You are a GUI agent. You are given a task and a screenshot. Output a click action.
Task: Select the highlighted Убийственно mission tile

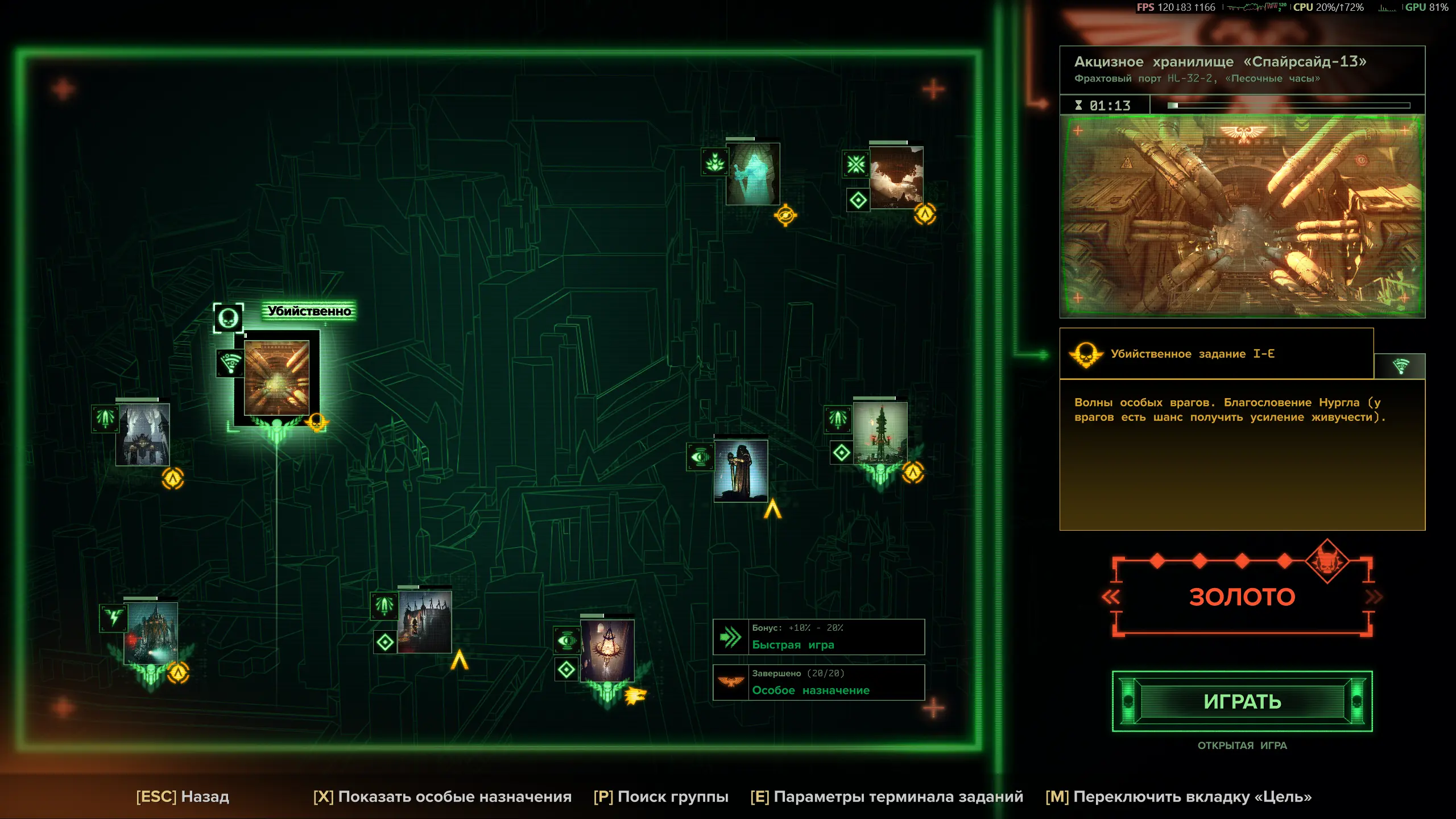[x=276, y=378]
